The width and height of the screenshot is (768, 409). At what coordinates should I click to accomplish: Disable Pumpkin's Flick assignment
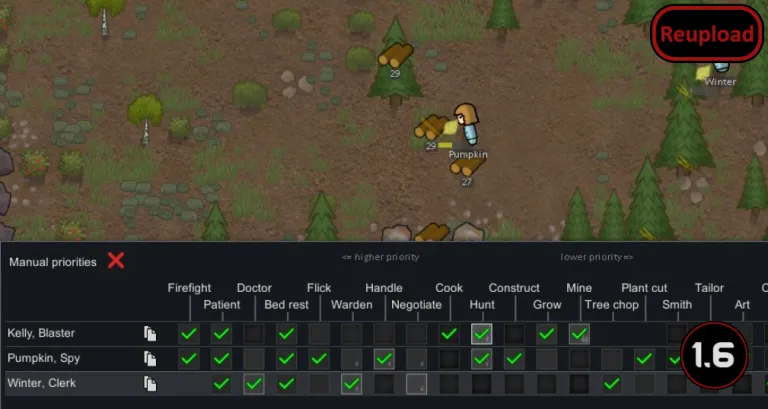pyautogui.click(x=319, y=358)
